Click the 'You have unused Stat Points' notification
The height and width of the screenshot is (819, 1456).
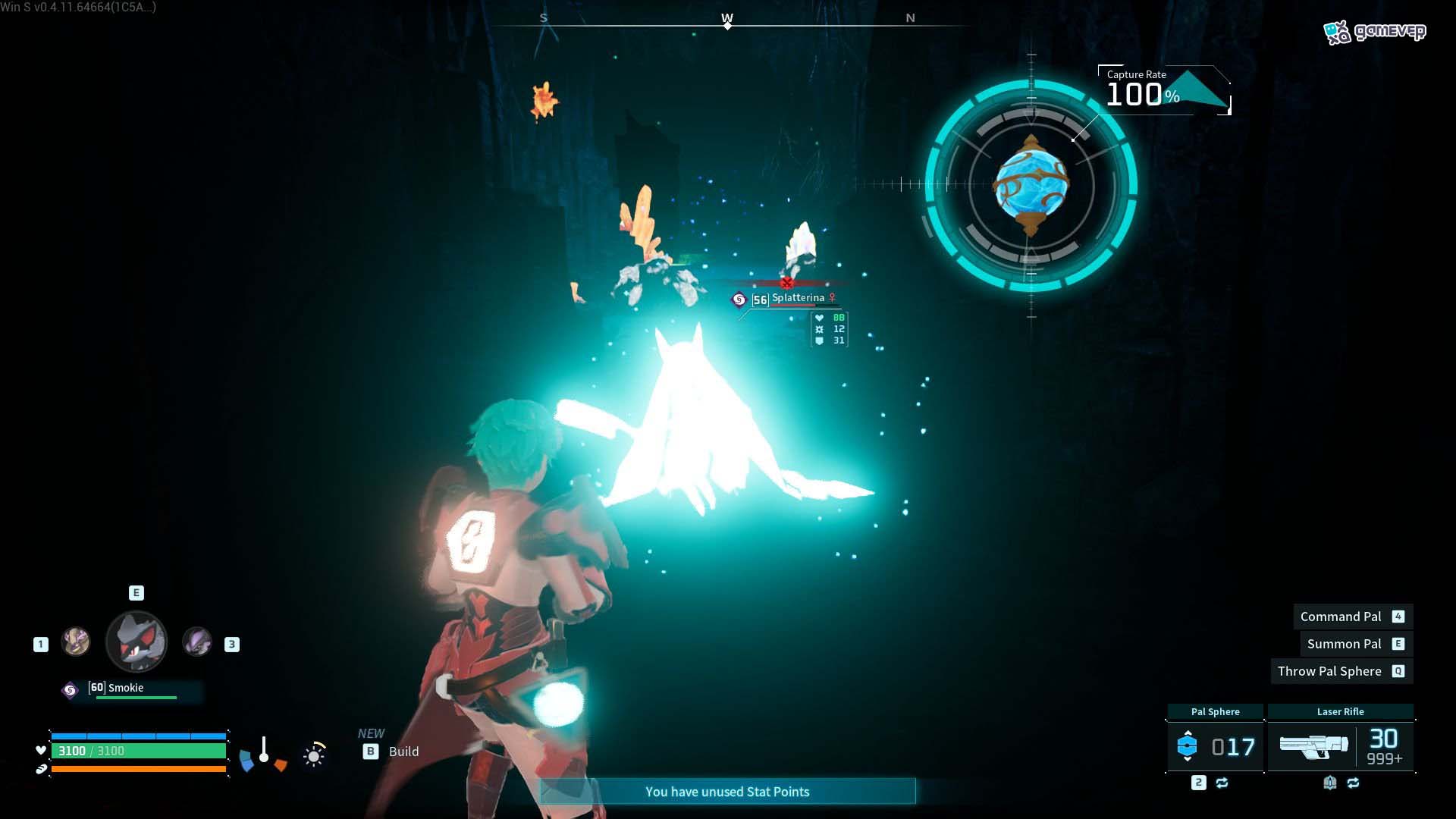click(727, 791)
